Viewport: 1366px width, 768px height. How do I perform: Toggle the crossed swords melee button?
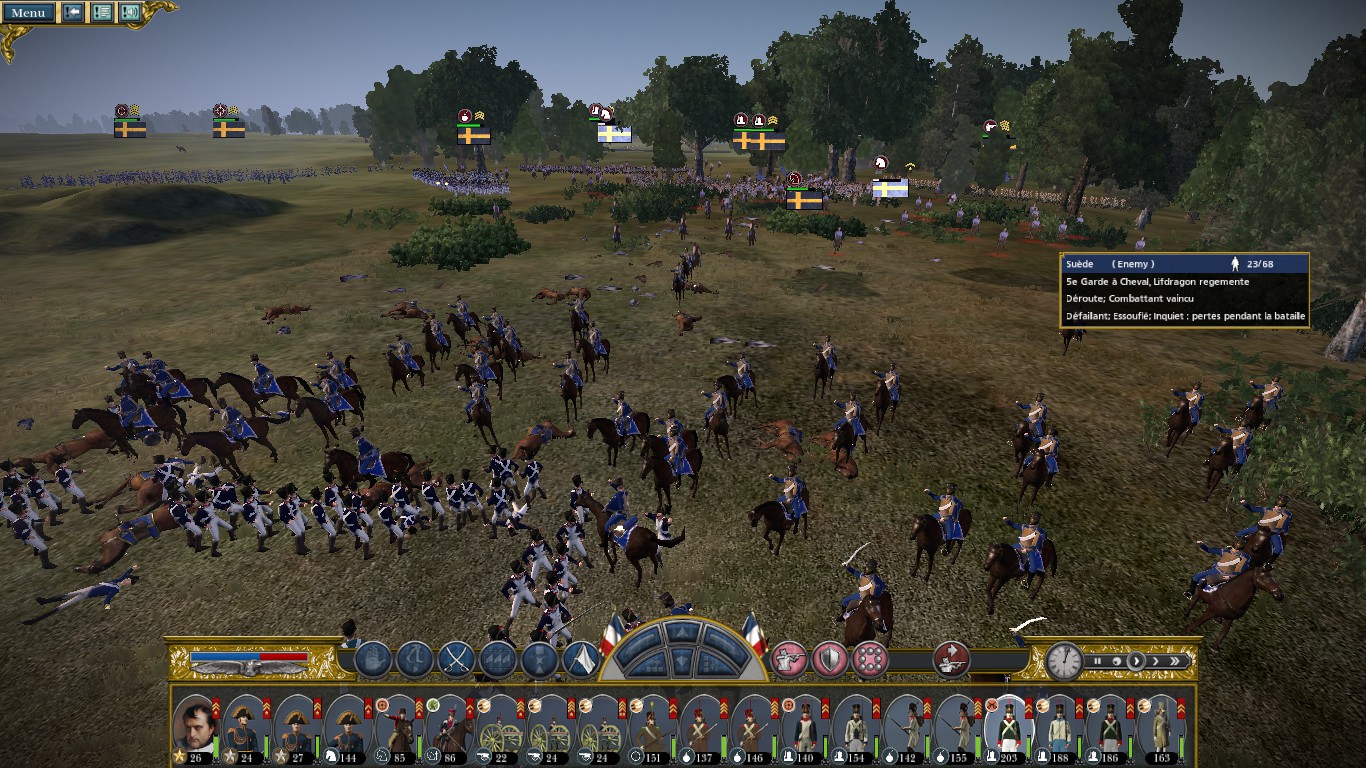(456, 660)
